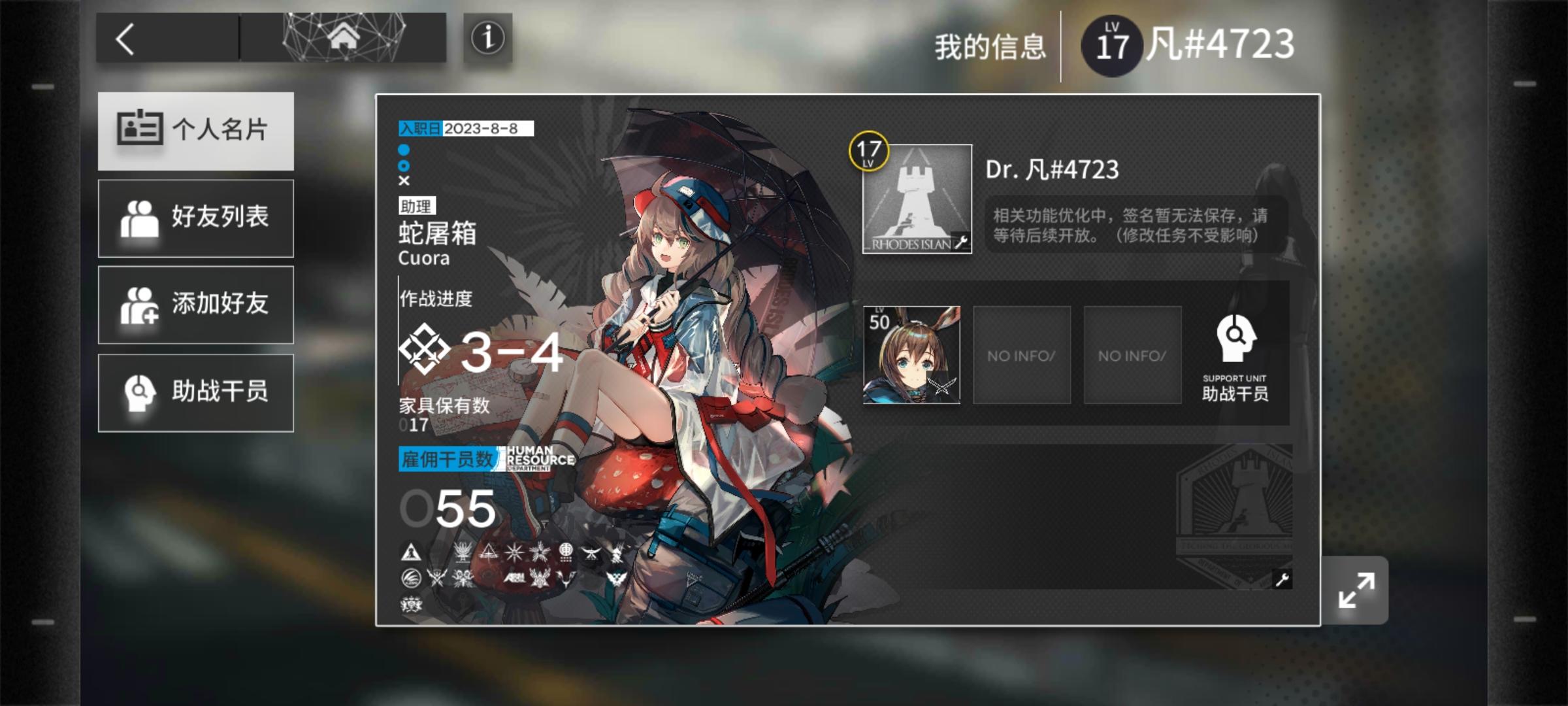Open the 个人名片 personal card panel
The height and width of the screenshot is (706, 1568).
(195, 130)
